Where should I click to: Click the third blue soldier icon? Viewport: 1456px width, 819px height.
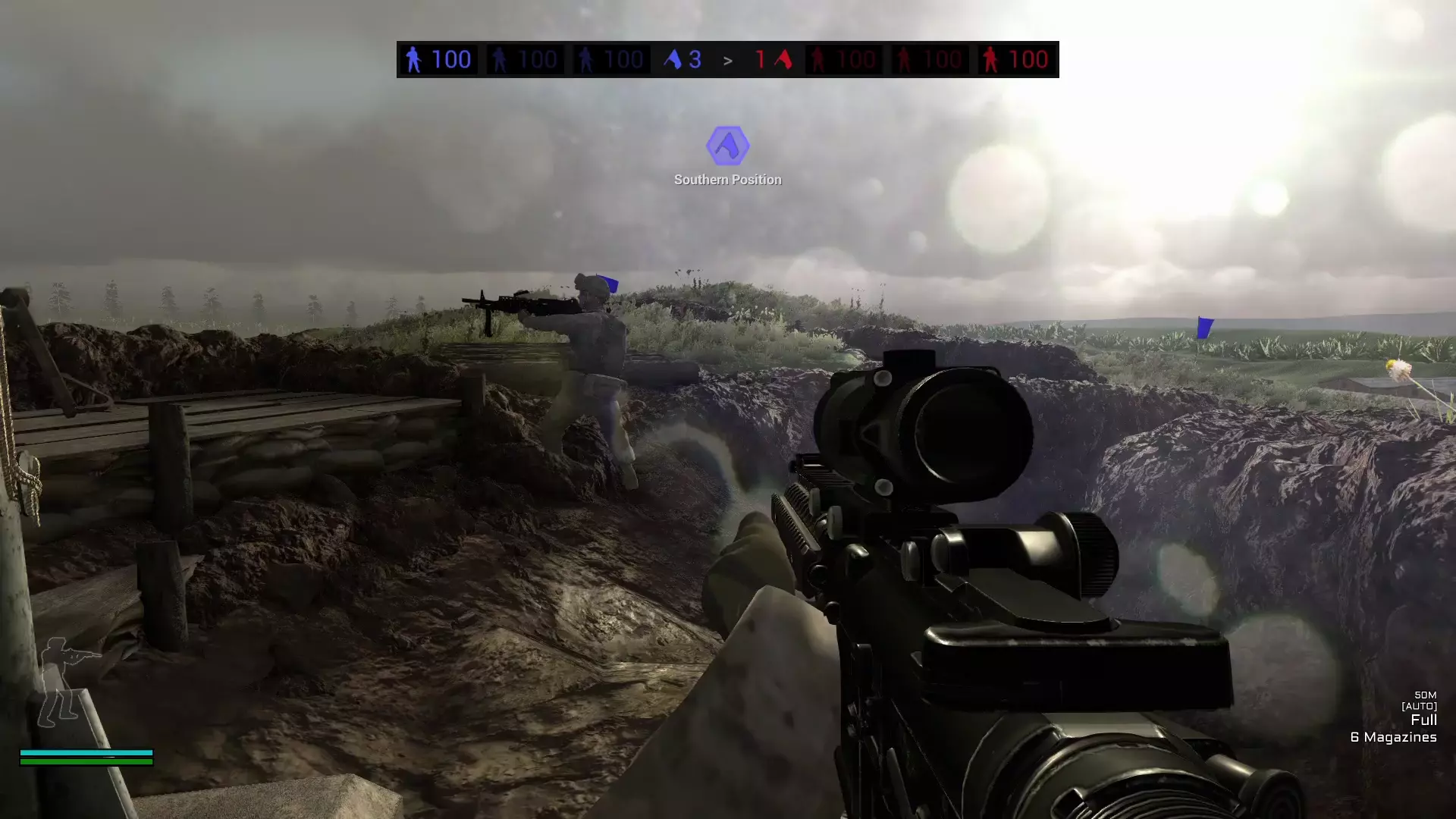[585, 59]
